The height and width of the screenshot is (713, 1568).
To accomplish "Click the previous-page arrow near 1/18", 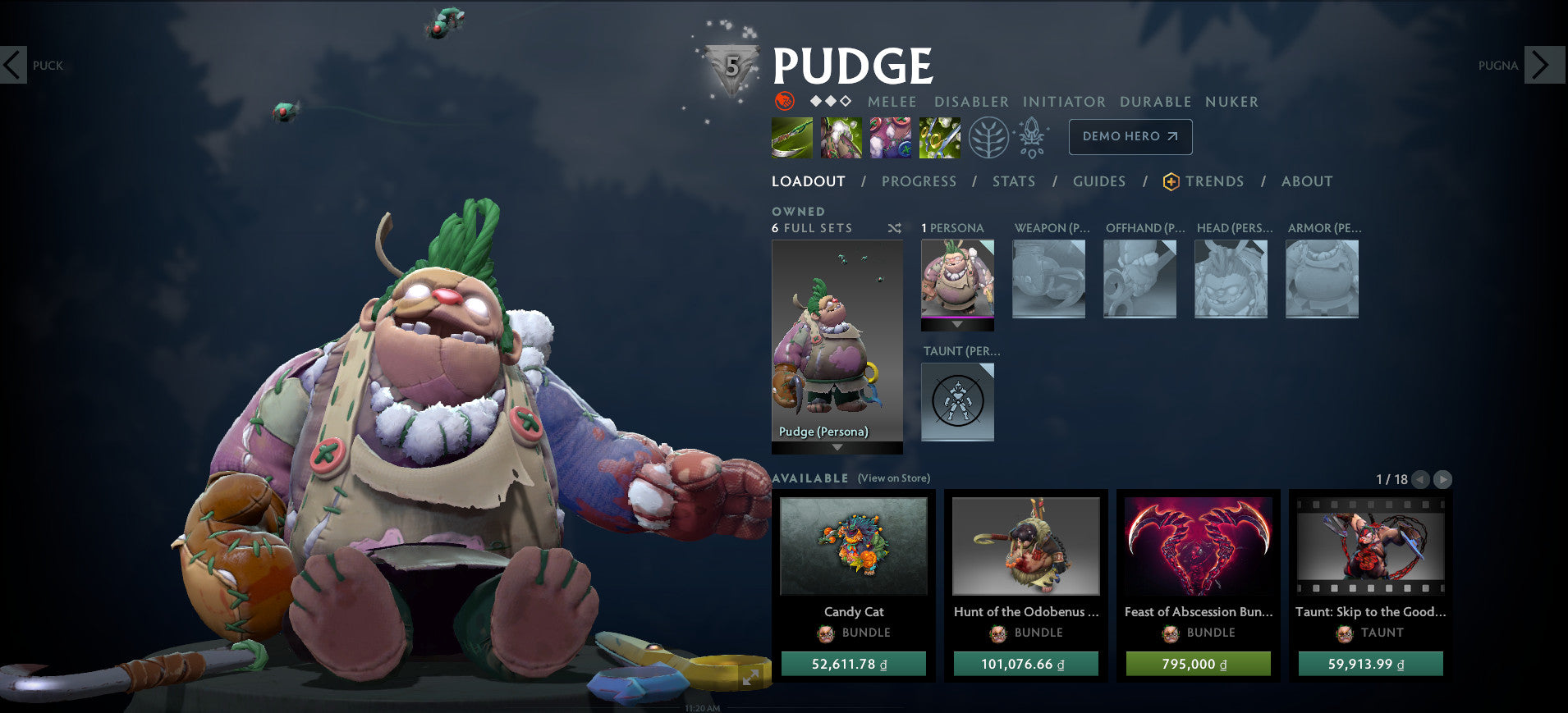I will 1419,481.
